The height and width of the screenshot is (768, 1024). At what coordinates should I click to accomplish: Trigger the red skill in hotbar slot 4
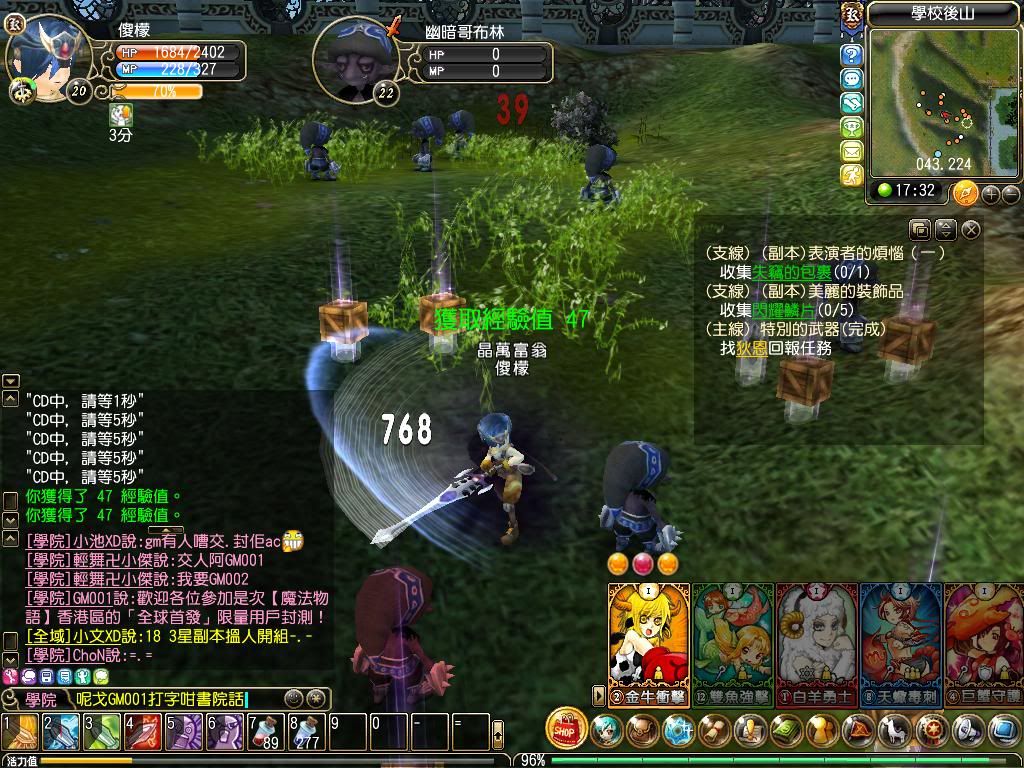point(142,731)
